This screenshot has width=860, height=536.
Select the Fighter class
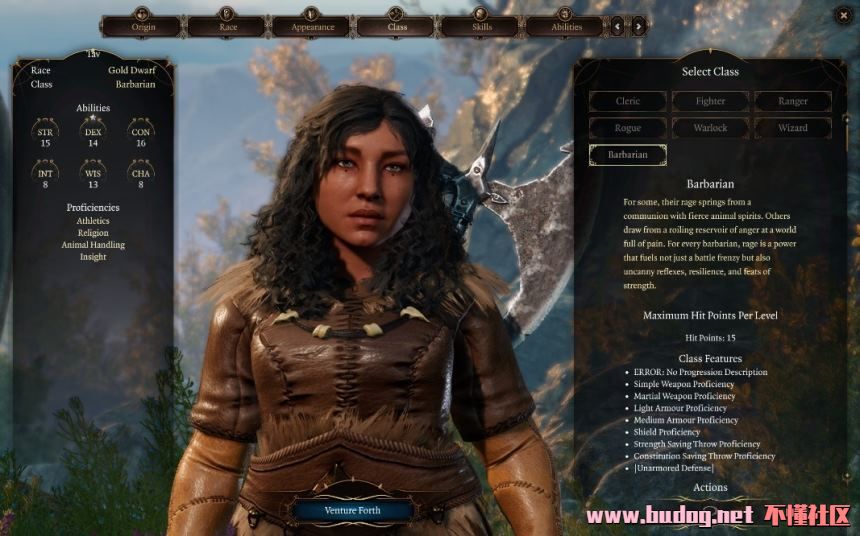pyautogui.click(x=710, y=101)
